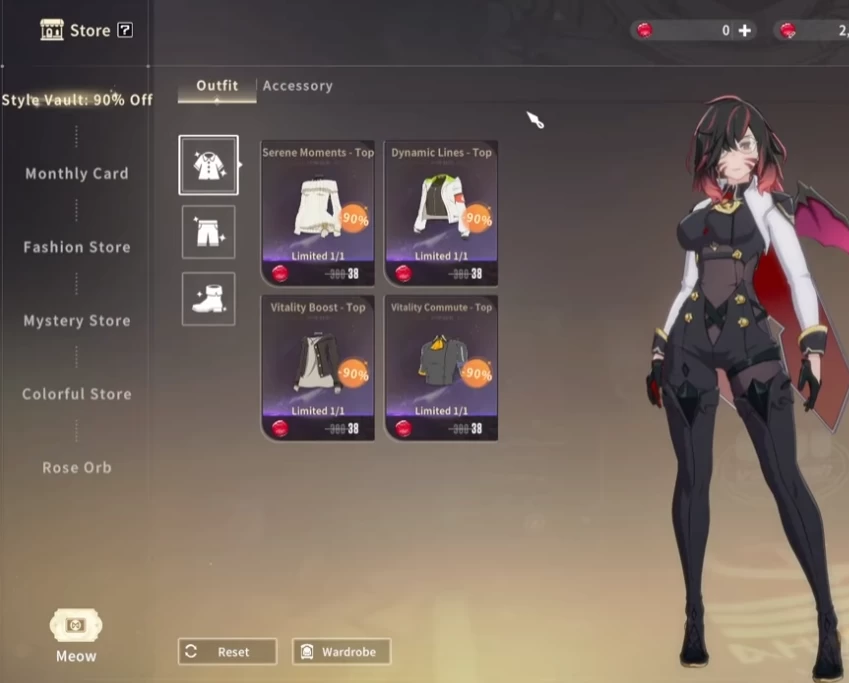The width and height of the screenshot is (849, 683).
Task: Click the Reset button
Action: coord(227,652)
